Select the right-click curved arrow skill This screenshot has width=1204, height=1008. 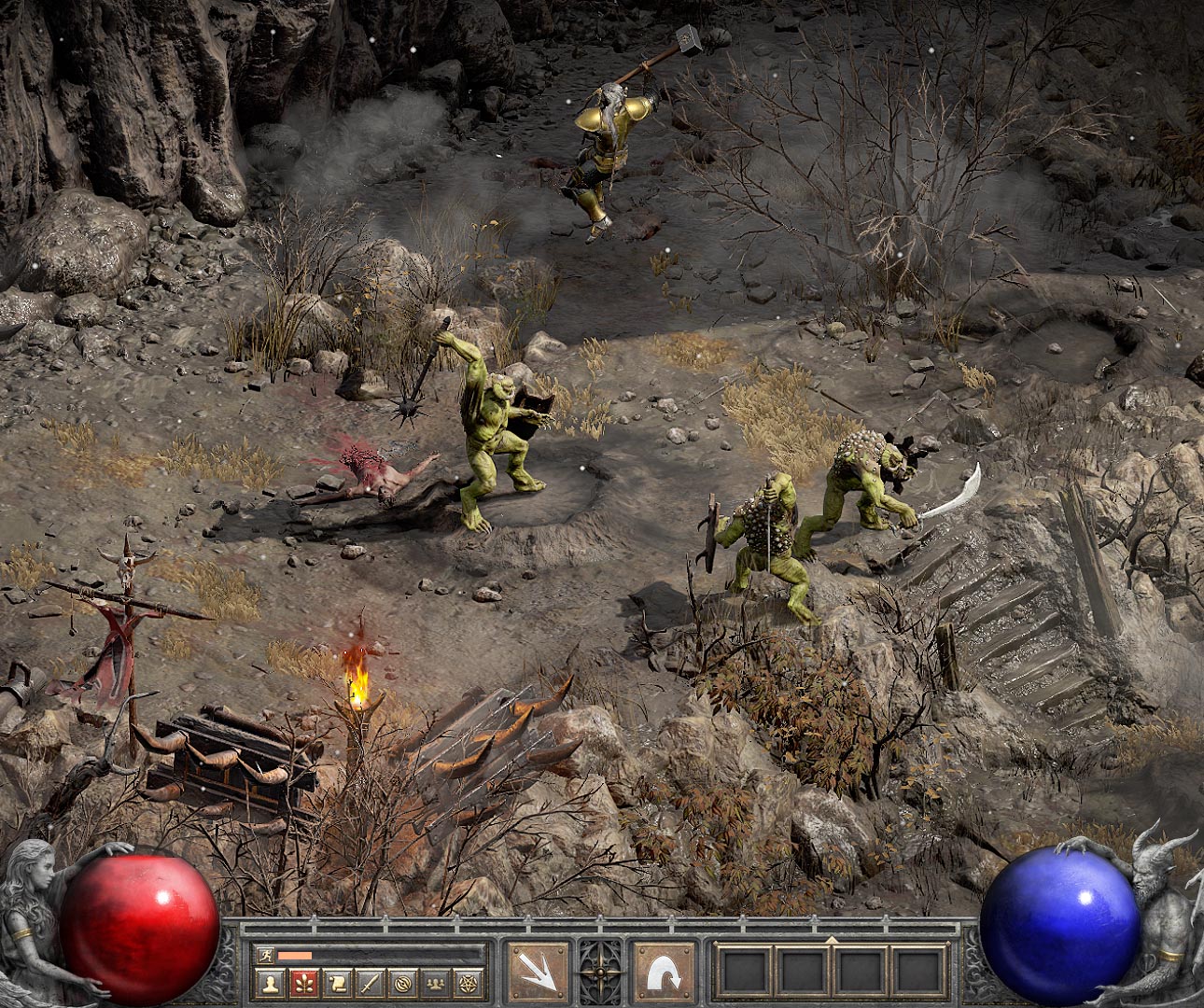point(664,973)
